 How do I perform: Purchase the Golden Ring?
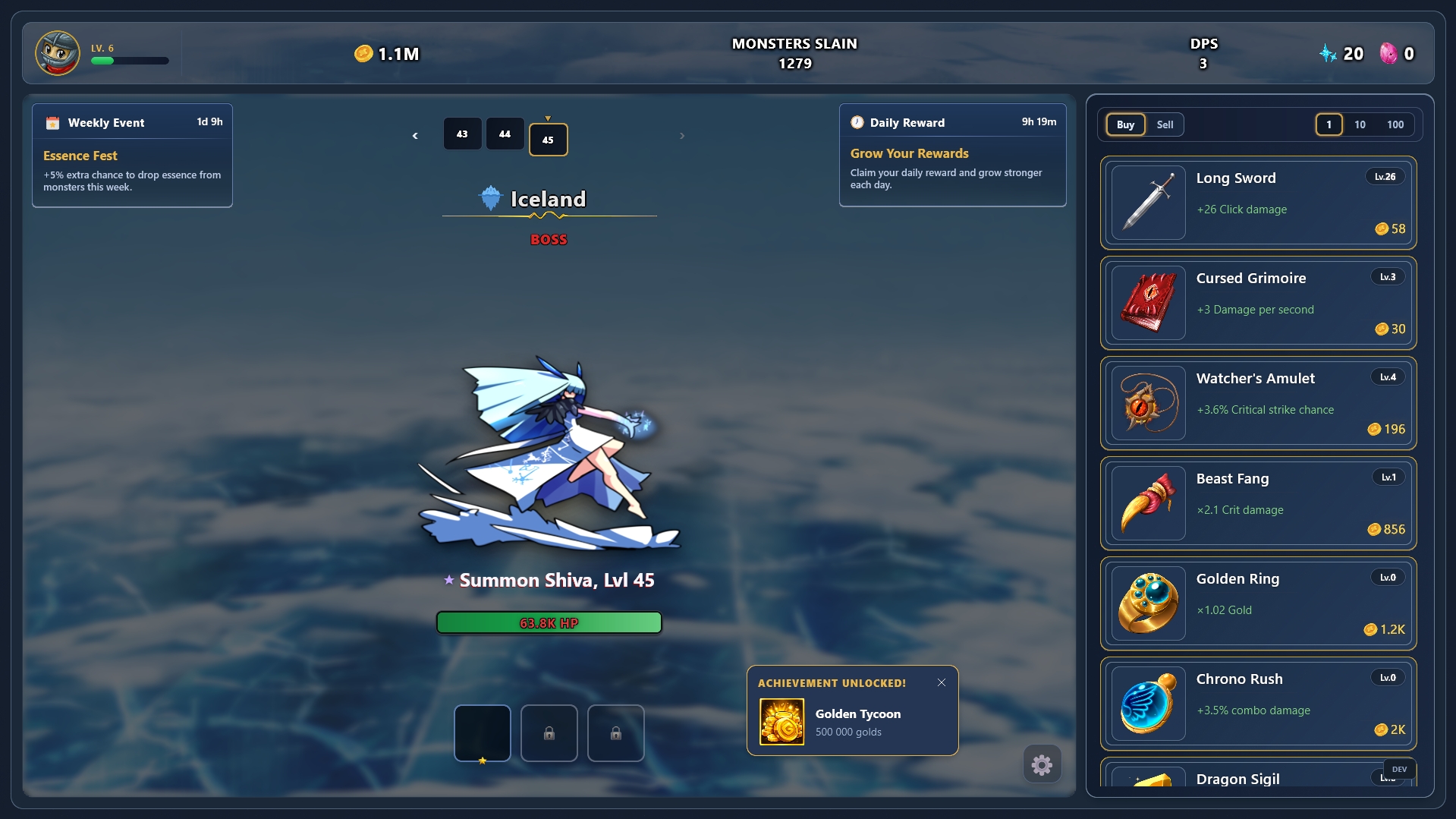(x=1258, y=603)
